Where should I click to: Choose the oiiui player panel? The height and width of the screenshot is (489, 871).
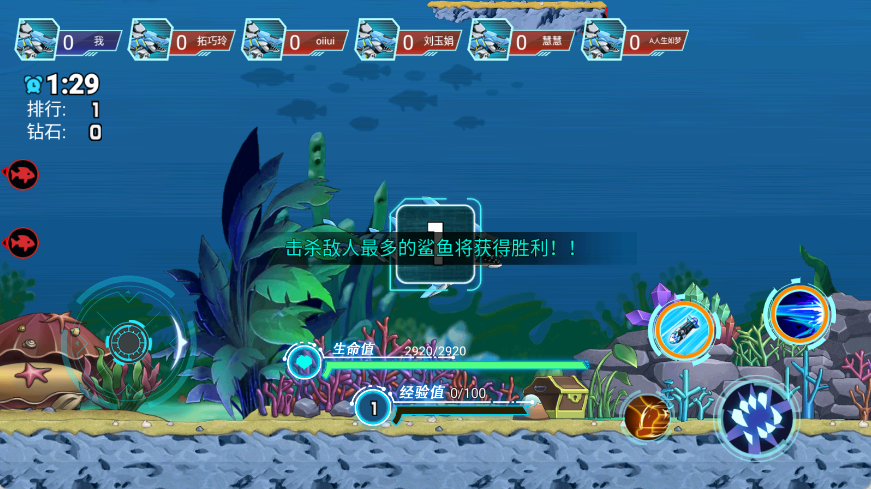tap(296, 41)
